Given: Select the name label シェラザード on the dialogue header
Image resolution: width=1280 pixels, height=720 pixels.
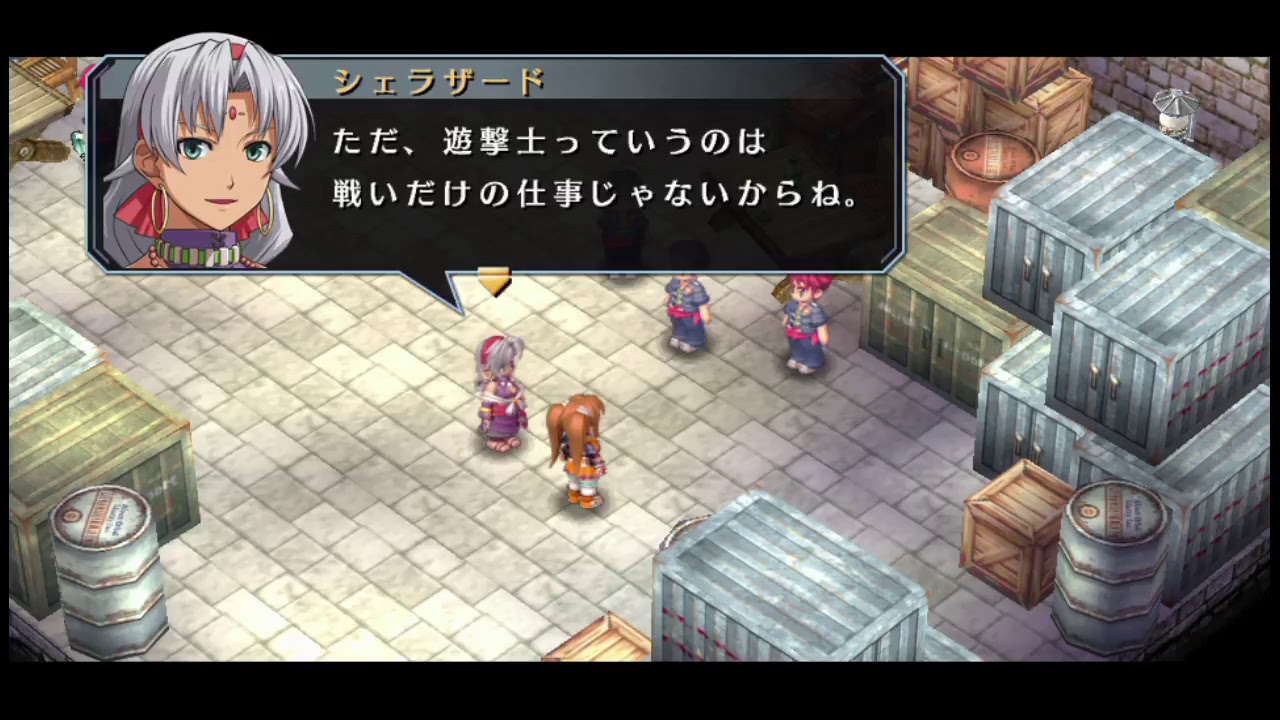Looking at the screenshot, I should (x=437, y=83).
